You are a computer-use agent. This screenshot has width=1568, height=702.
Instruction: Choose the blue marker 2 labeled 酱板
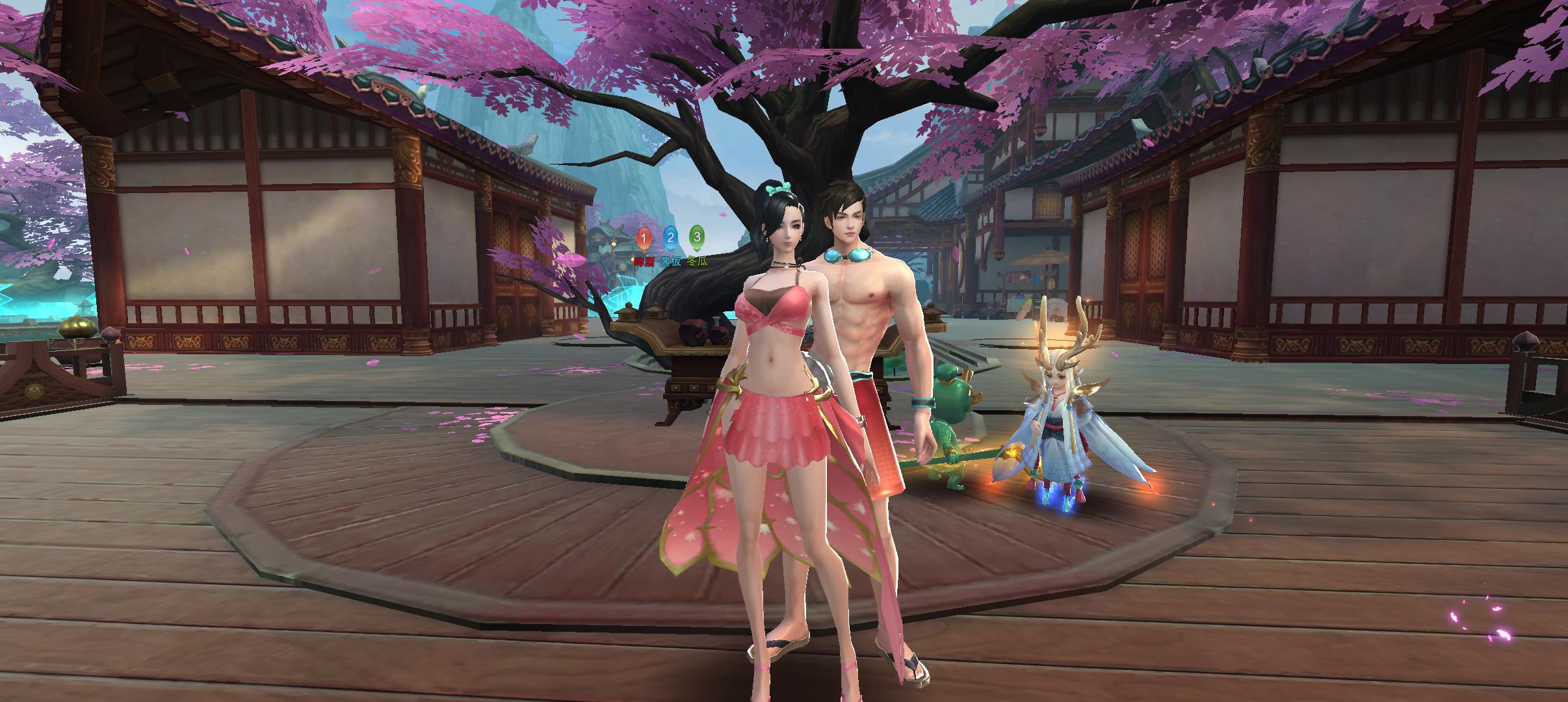(x=670, y=237)
